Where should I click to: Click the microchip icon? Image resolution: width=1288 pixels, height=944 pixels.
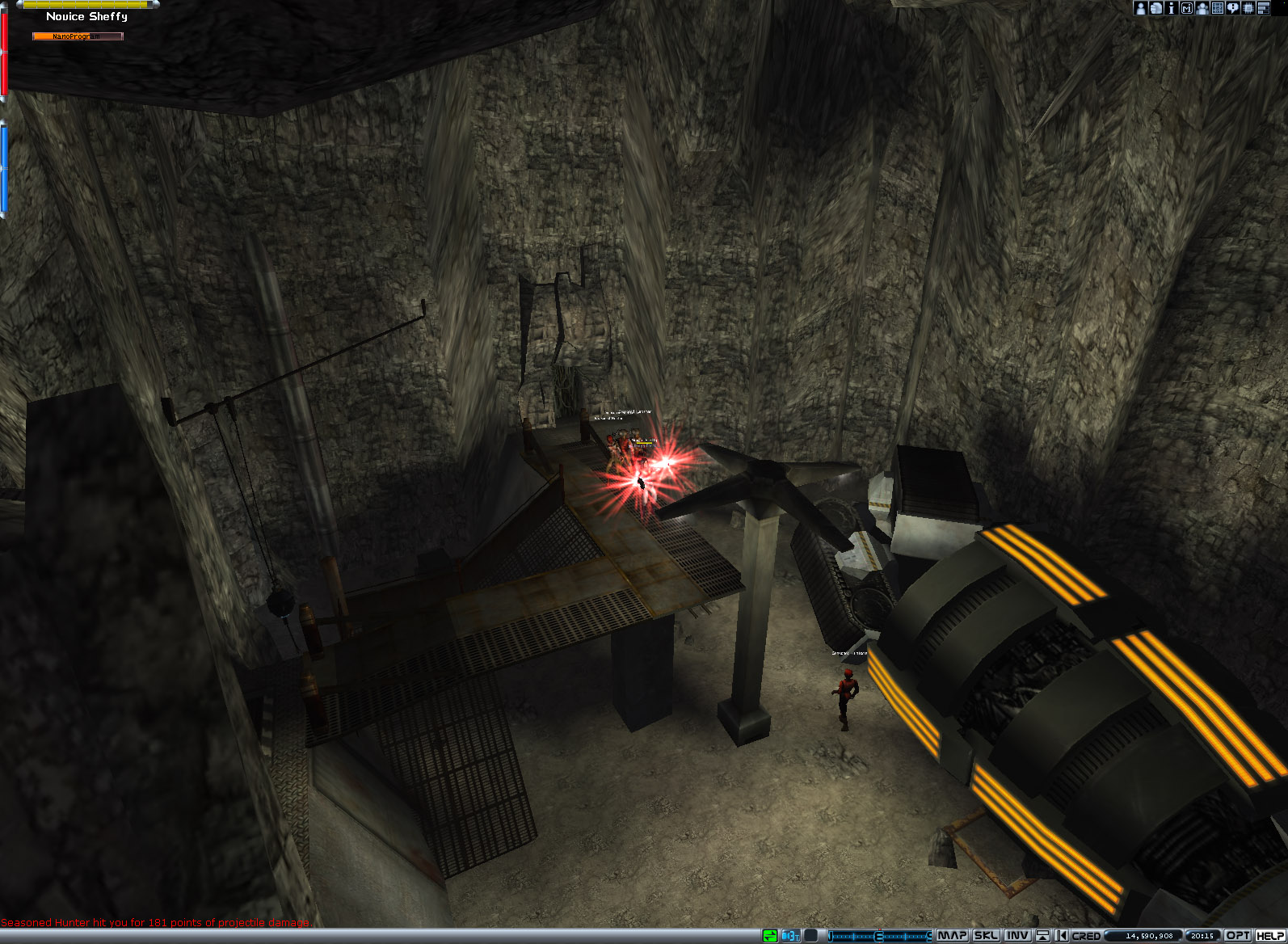pyautogui.click(x=1248, y=8)
